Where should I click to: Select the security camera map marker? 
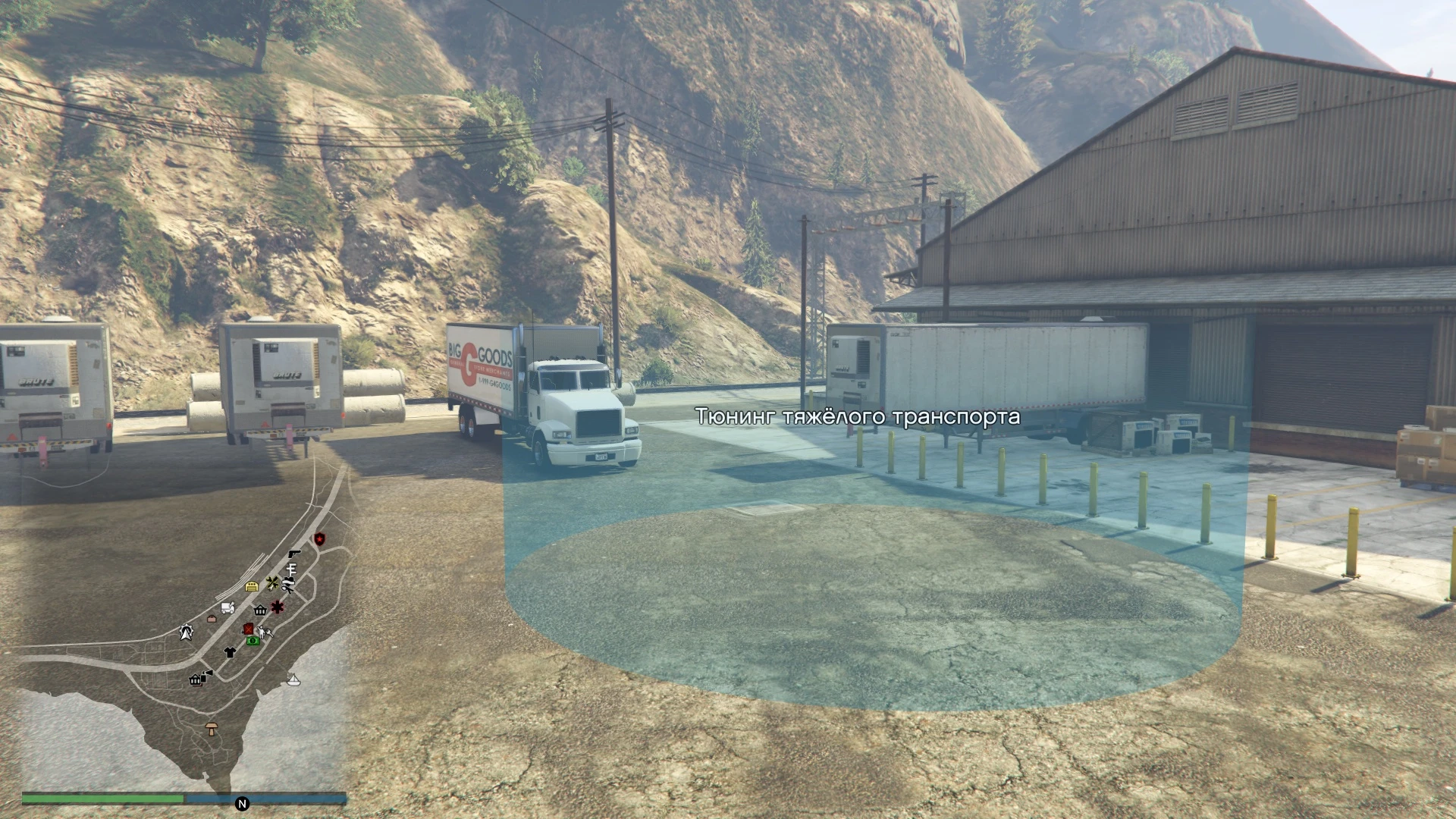click(x=206, y=674)
